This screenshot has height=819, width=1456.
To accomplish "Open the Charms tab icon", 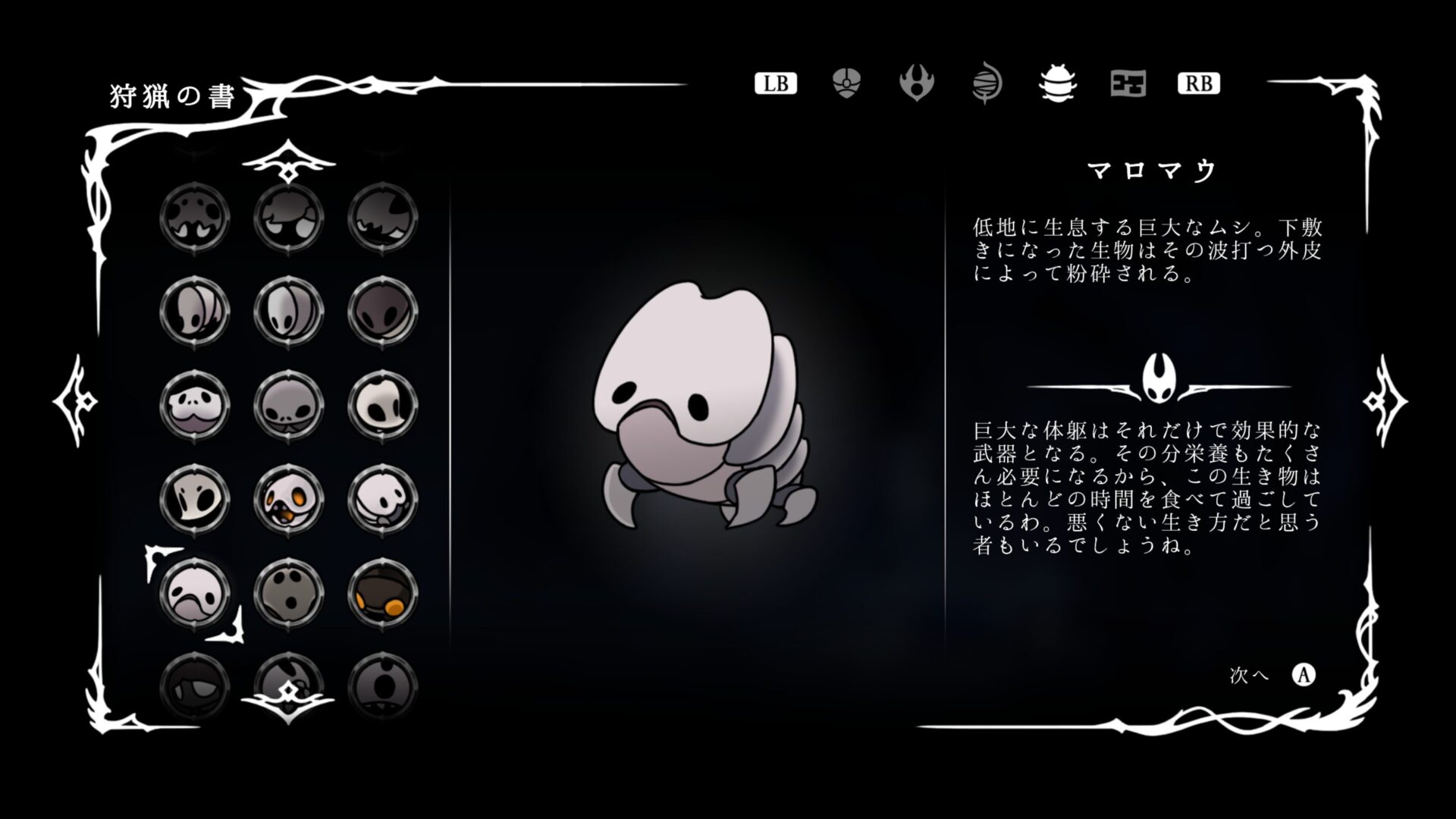I will click(845, 83).
